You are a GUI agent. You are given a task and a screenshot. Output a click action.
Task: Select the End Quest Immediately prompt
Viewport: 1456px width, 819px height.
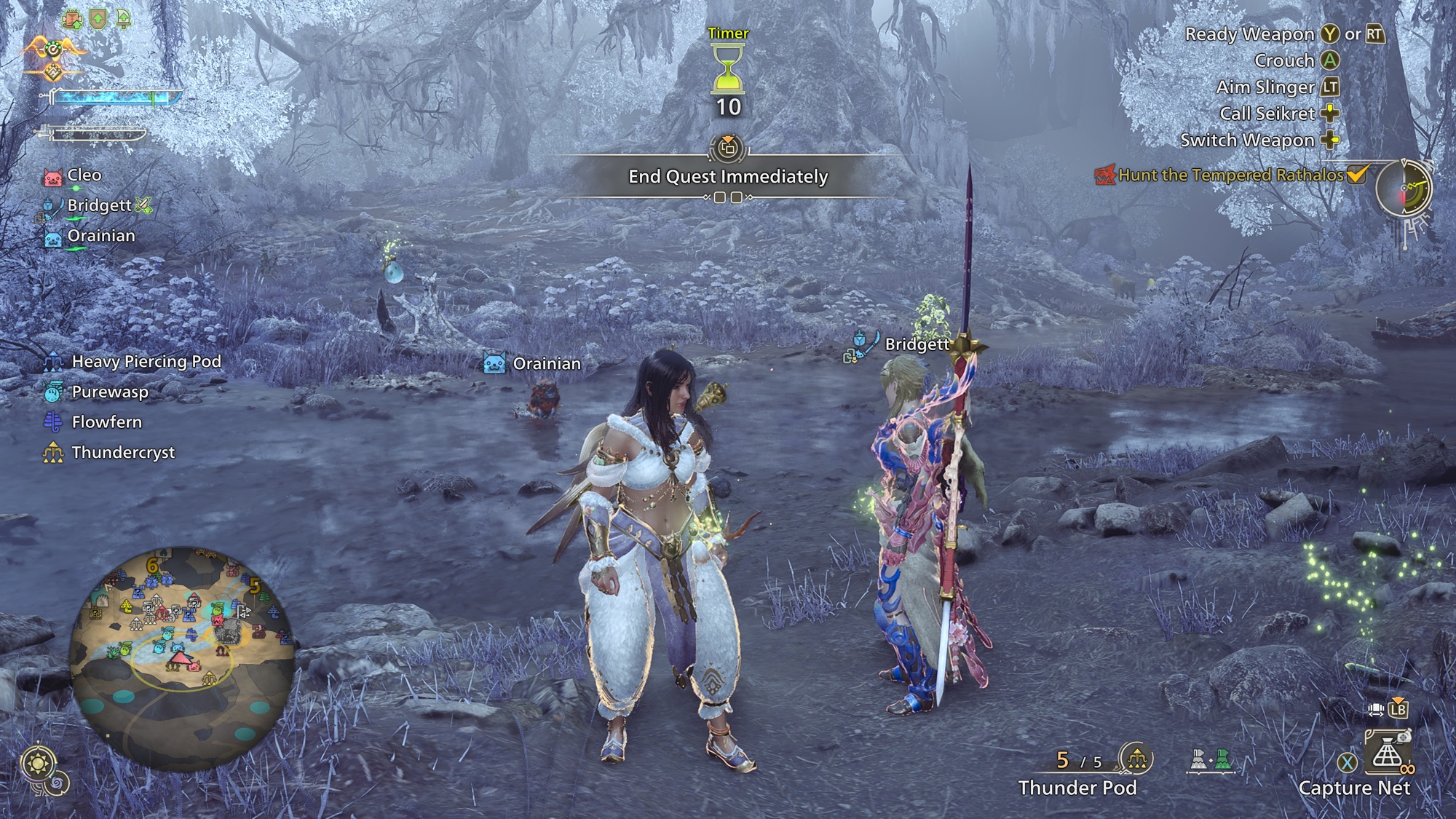pyautogui.click(x=728, y=176)
